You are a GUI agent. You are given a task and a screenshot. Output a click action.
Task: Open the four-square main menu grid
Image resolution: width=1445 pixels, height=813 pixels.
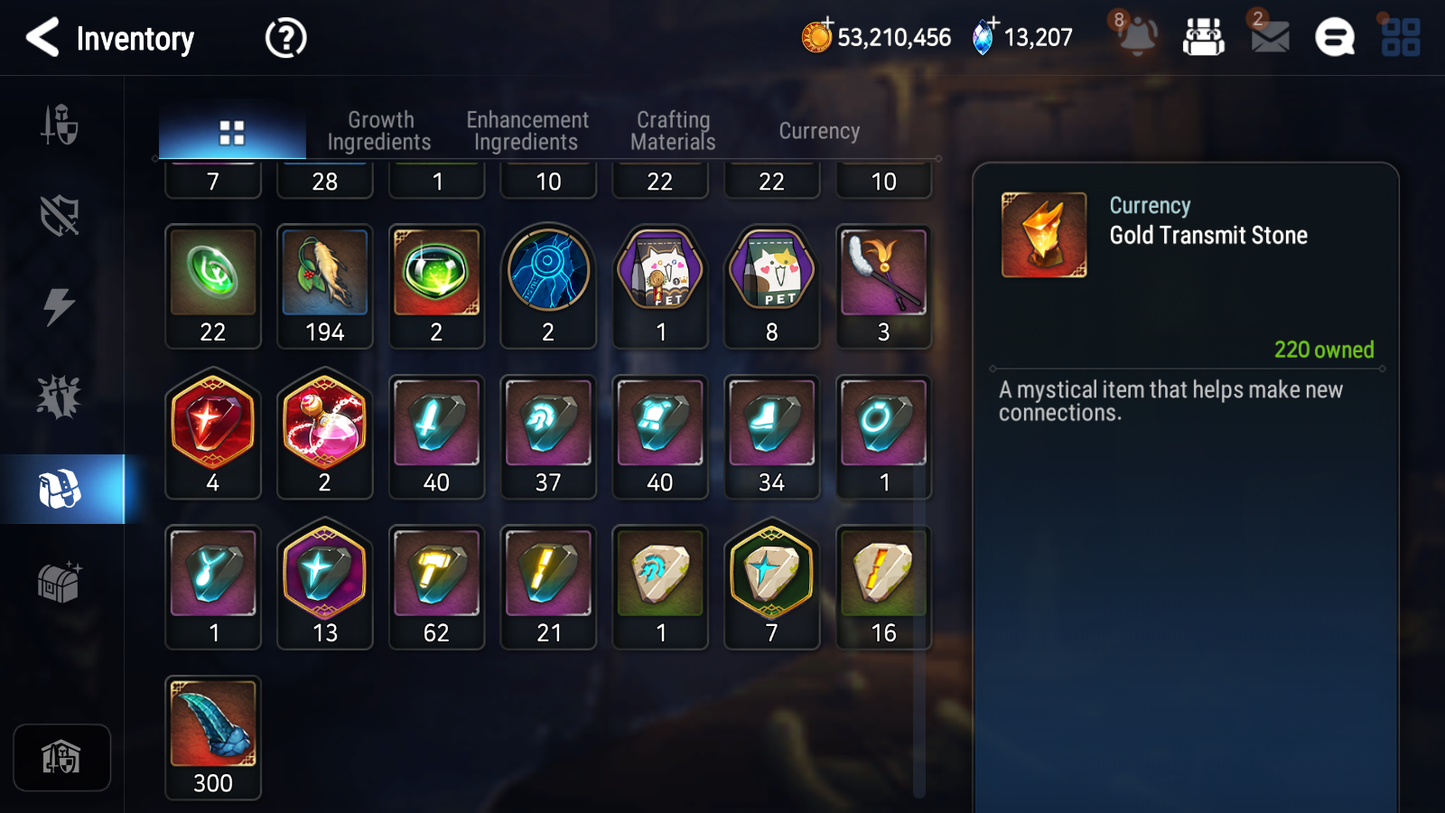1400,37
